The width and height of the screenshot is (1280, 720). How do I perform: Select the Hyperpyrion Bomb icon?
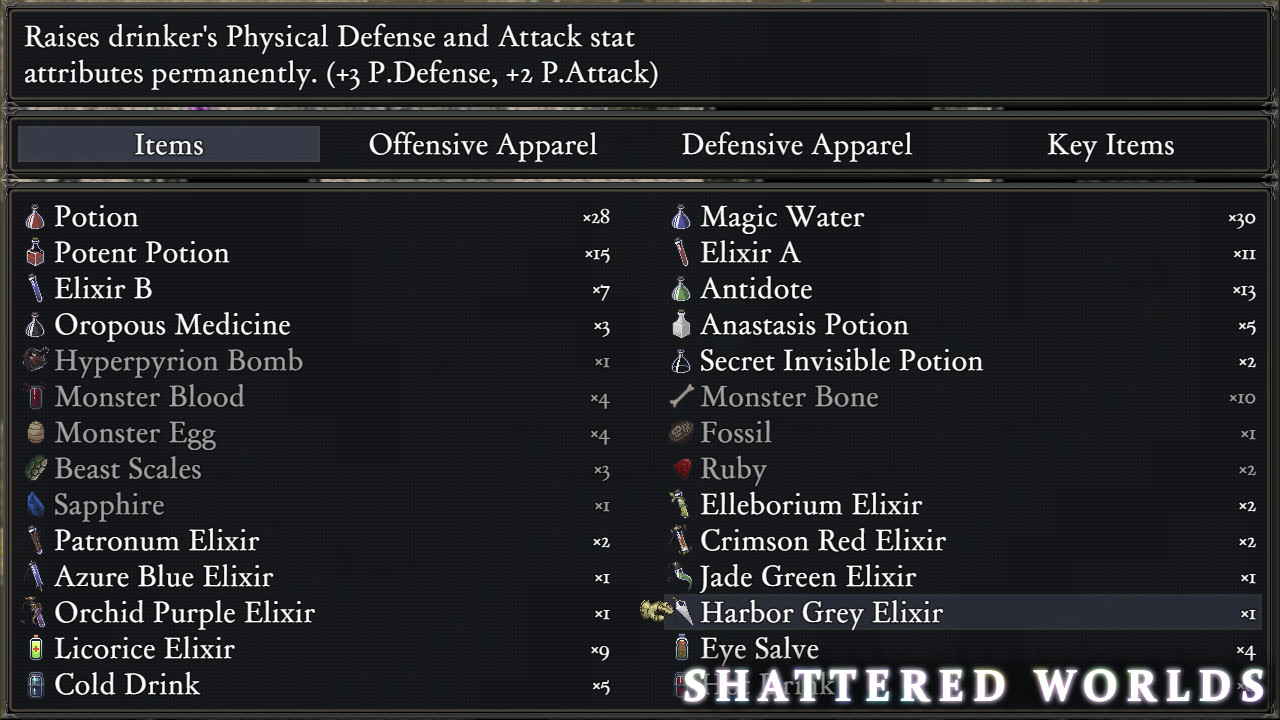point(36,361)
